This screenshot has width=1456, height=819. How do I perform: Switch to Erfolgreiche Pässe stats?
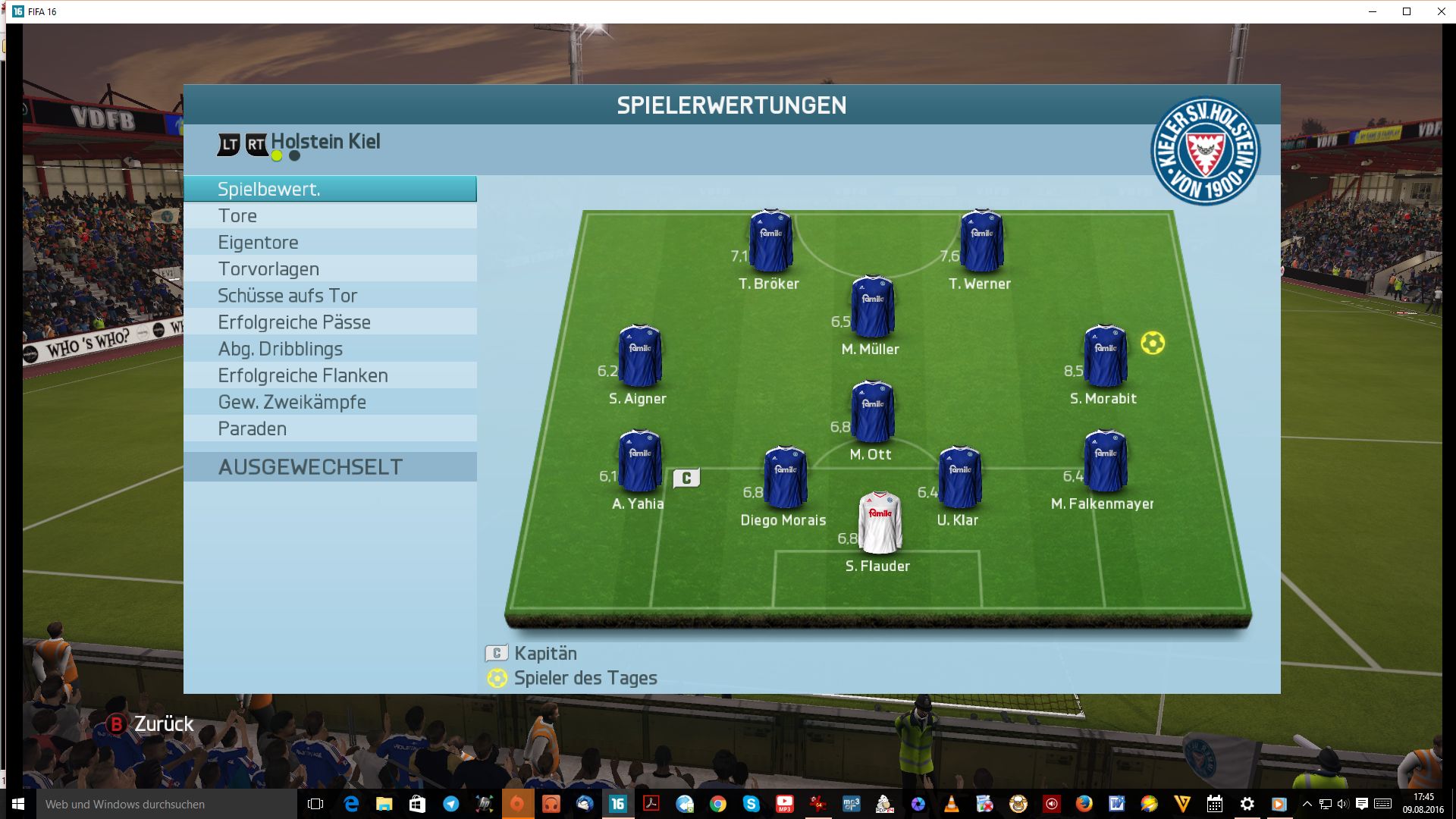[330, 322]
